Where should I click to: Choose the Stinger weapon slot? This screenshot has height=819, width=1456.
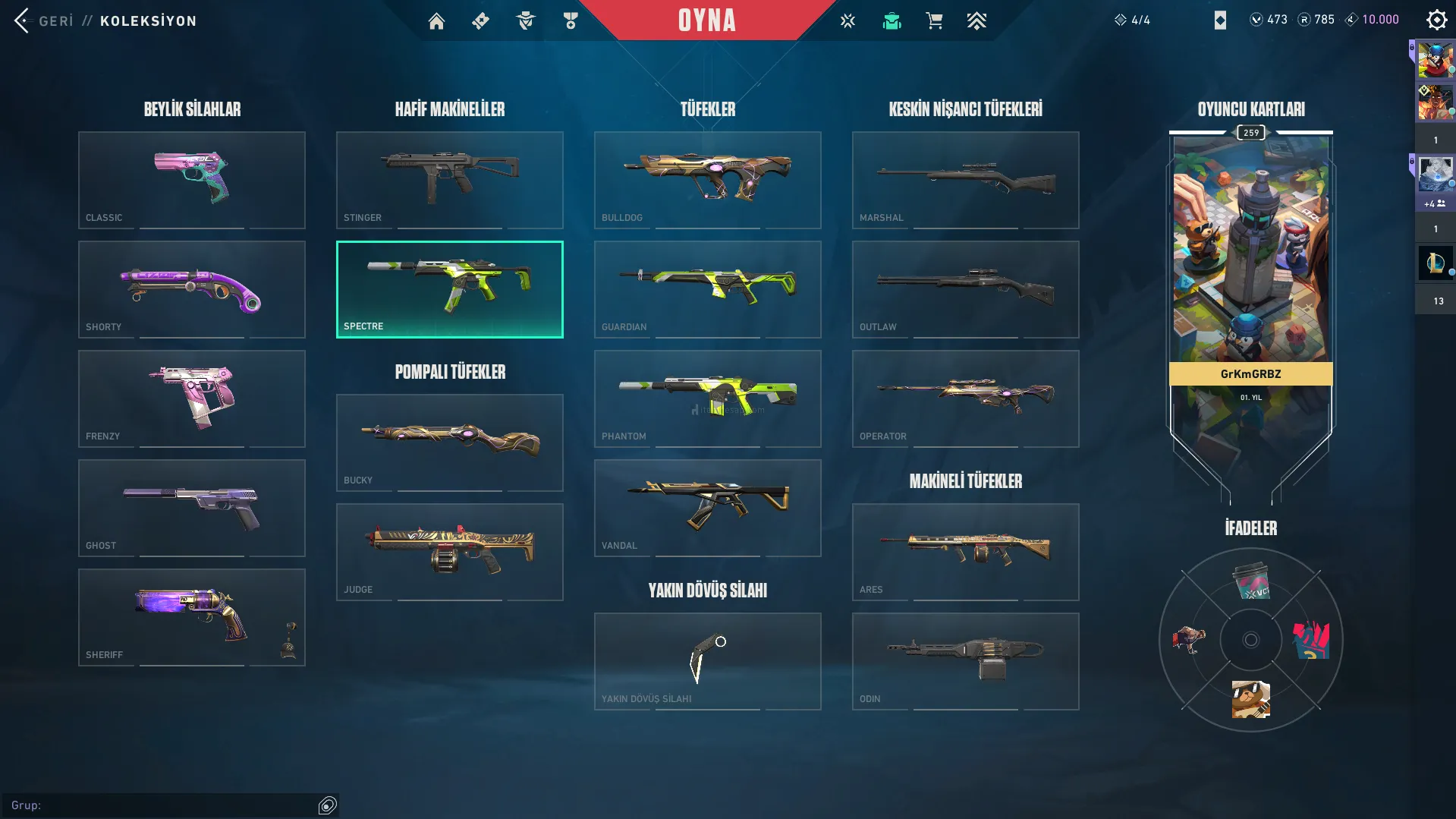coord(450,180)
